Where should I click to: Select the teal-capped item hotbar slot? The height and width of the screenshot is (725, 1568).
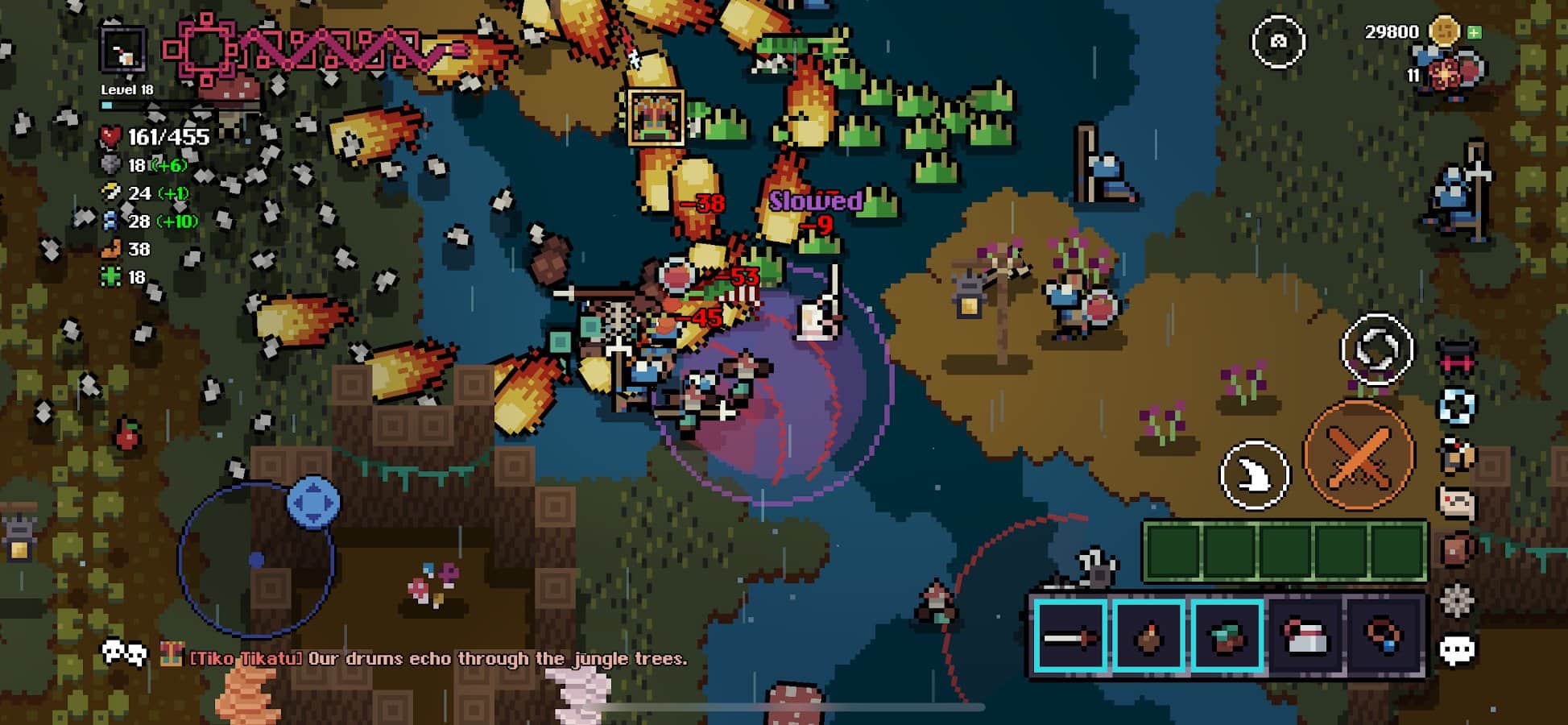tap(1227, 636)
